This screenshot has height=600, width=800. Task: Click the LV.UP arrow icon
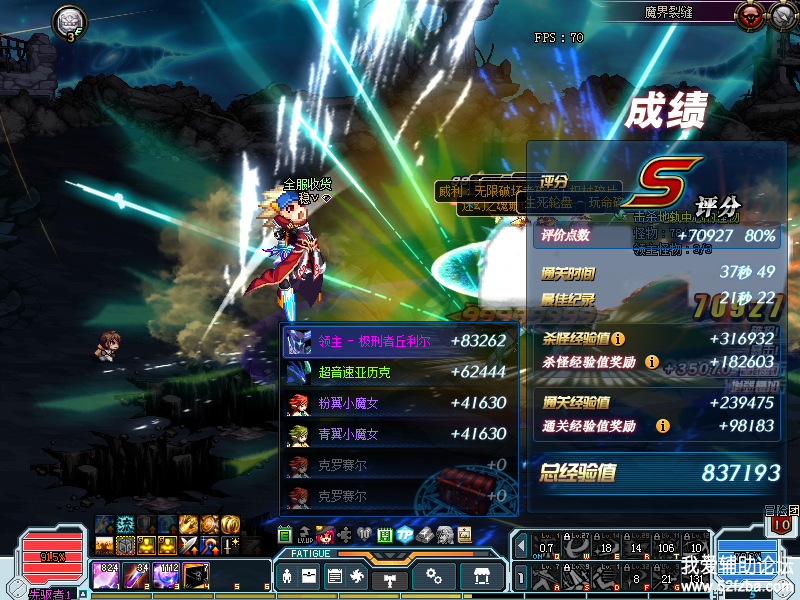pyautogui.click(x=305, y=535)
